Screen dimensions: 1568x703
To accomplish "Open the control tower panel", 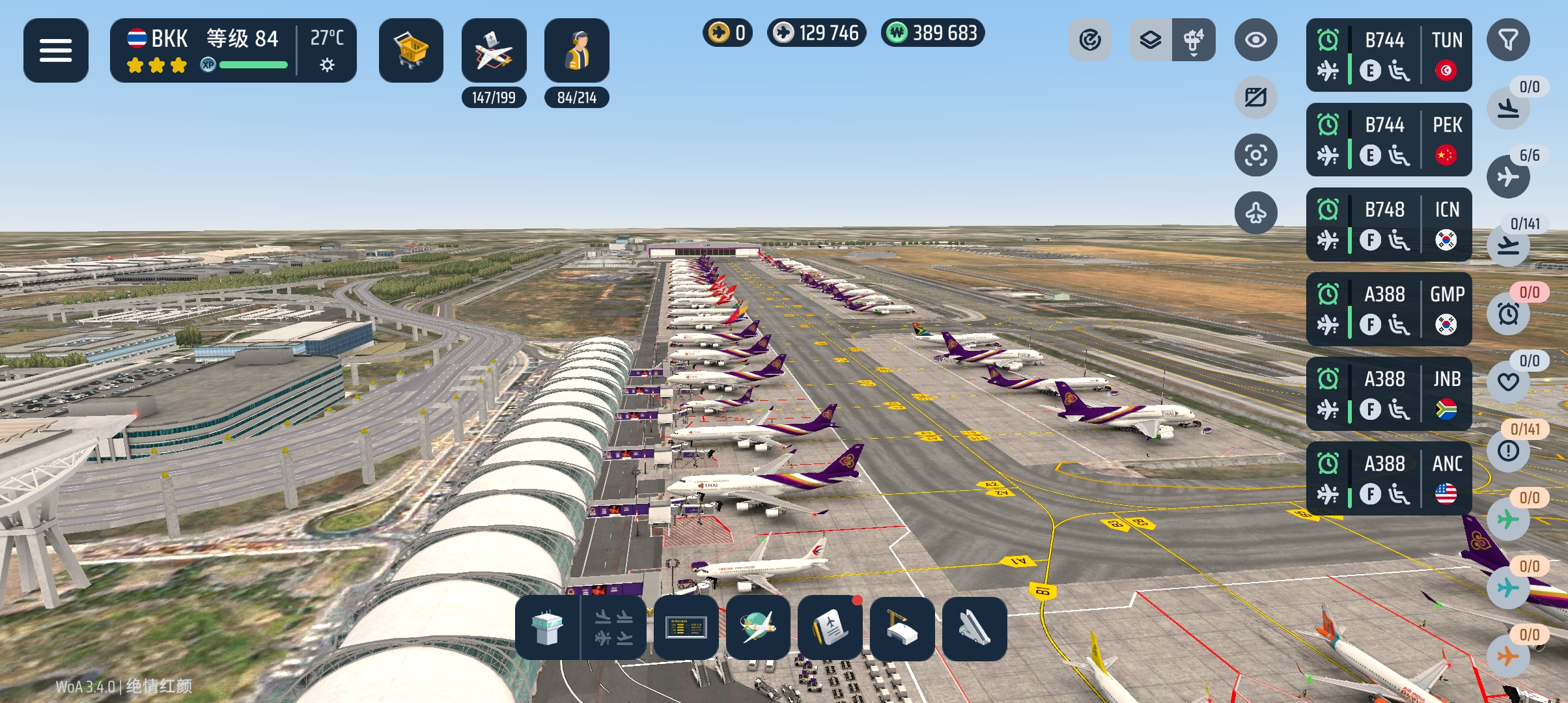I will [547, 628].
